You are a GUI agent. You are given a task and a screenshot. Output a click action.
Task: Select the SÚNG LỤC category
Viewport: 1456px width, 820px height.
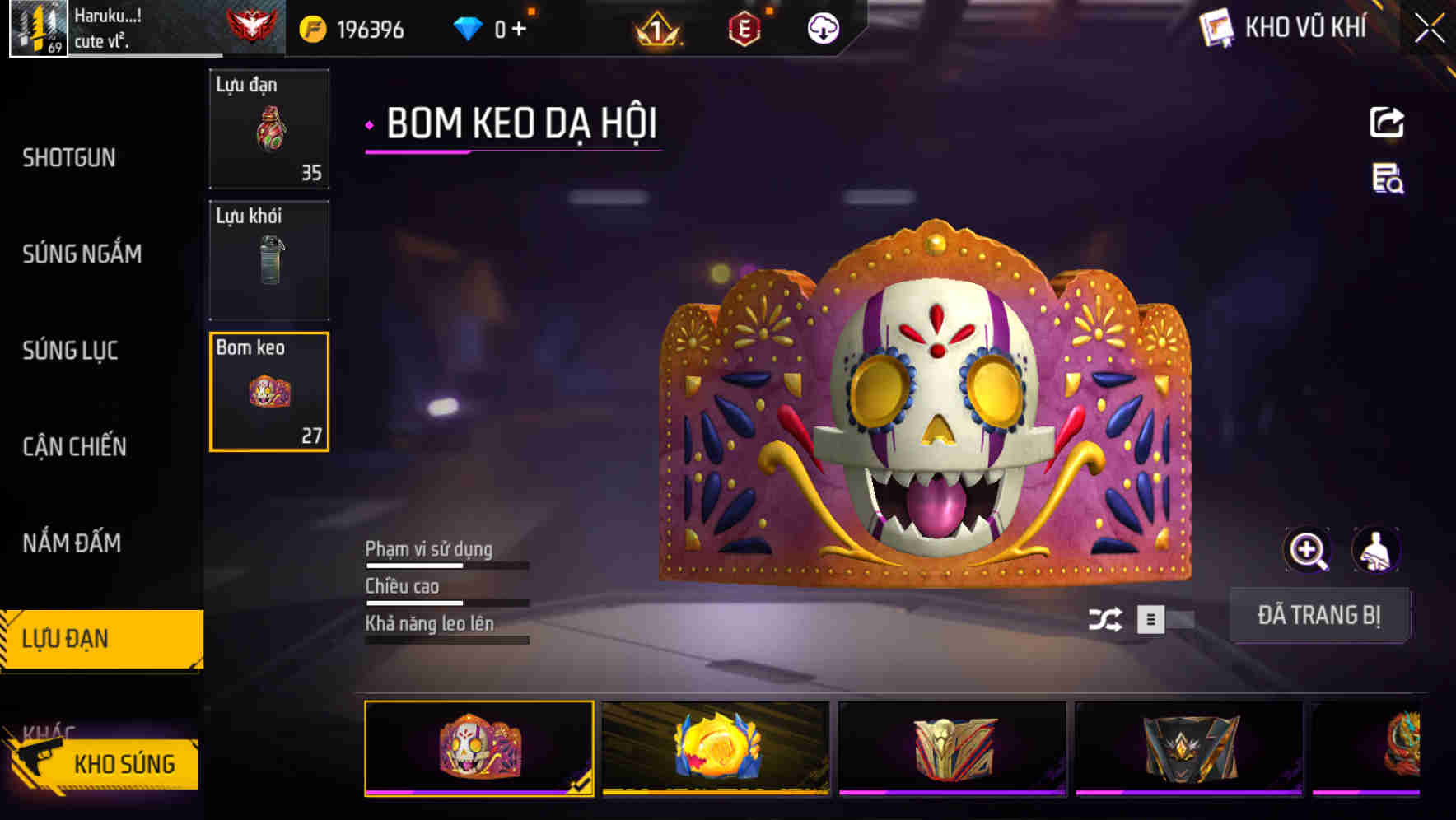click(x=71, y=351)
